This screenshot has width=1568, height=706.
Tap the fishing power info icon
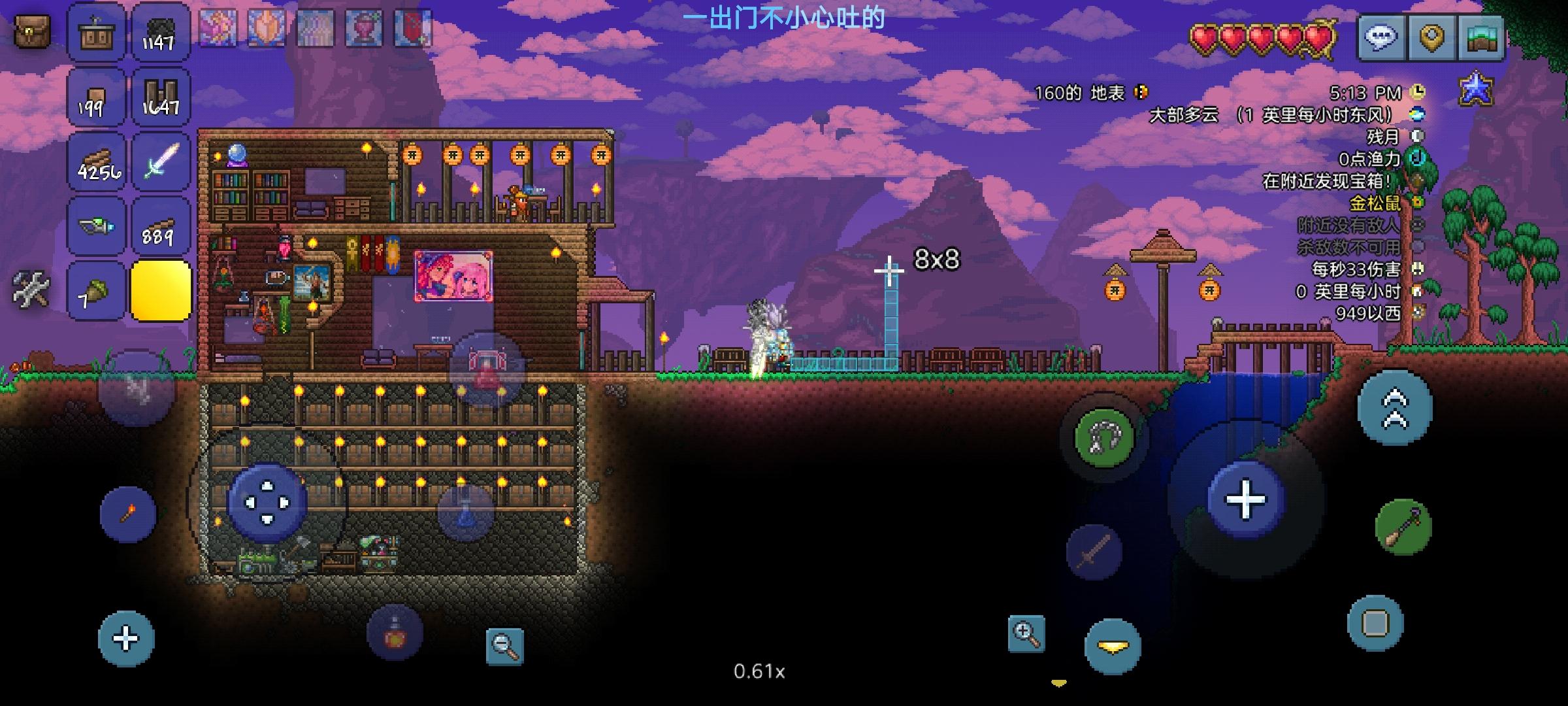click(1417, 158)
